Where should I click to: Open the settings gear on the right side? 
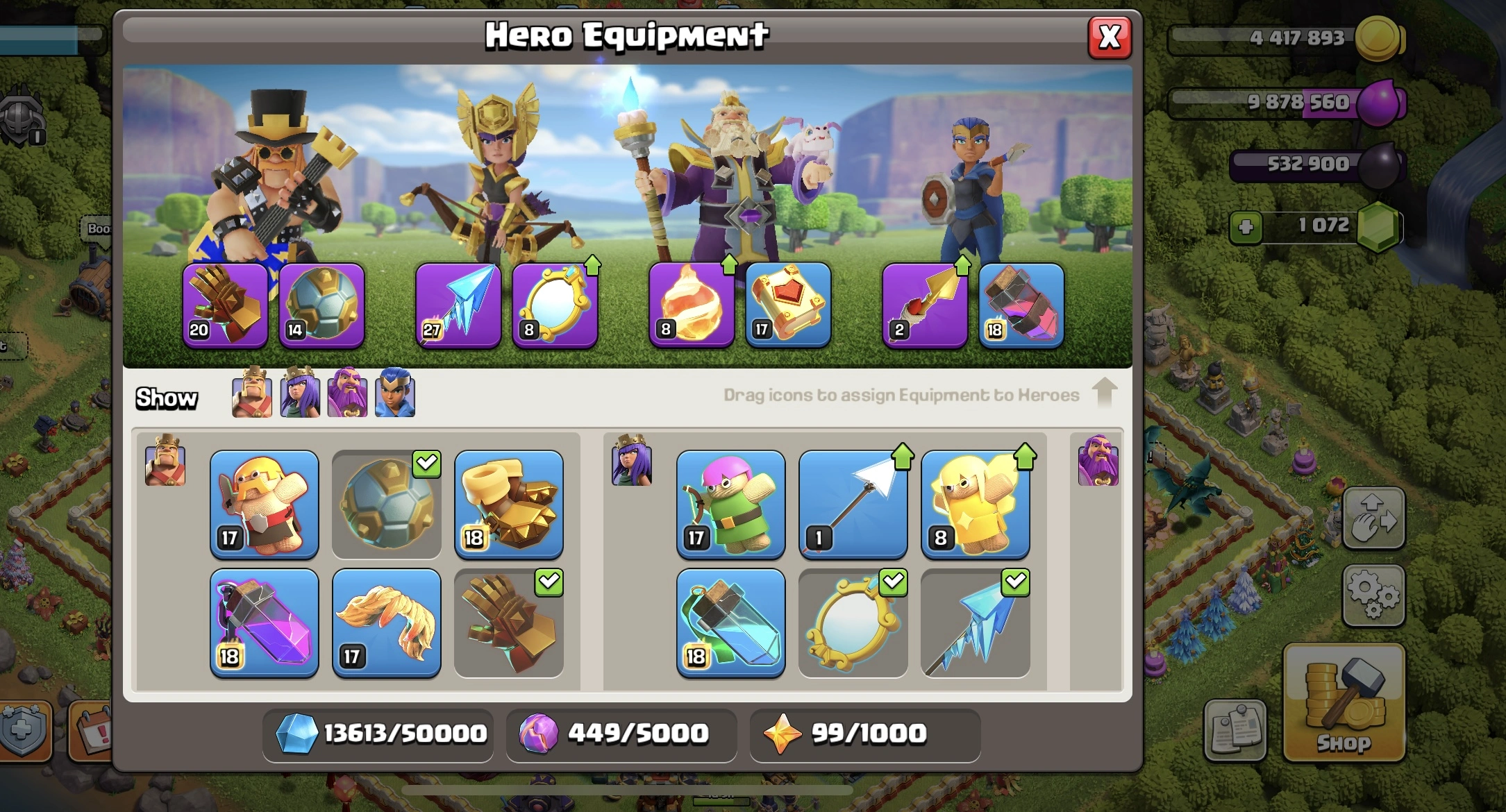[x=1374, y=597]
